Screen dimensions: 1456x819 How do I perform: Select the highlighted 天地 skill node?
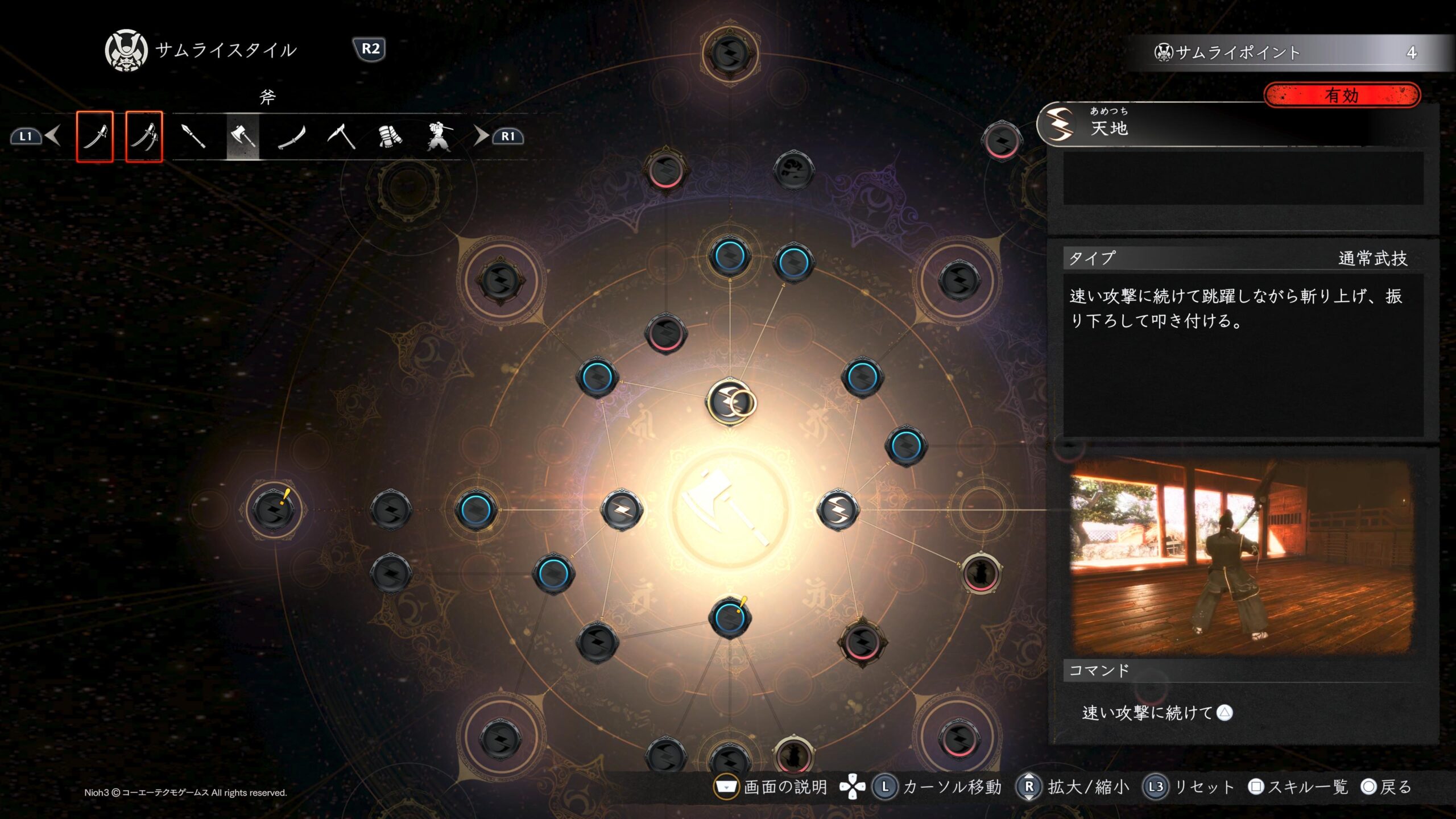coord(730,402)
